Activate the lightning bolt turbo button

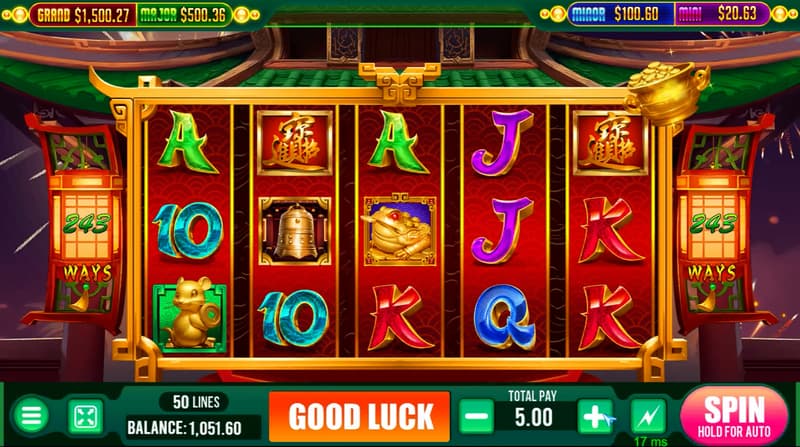648,415
